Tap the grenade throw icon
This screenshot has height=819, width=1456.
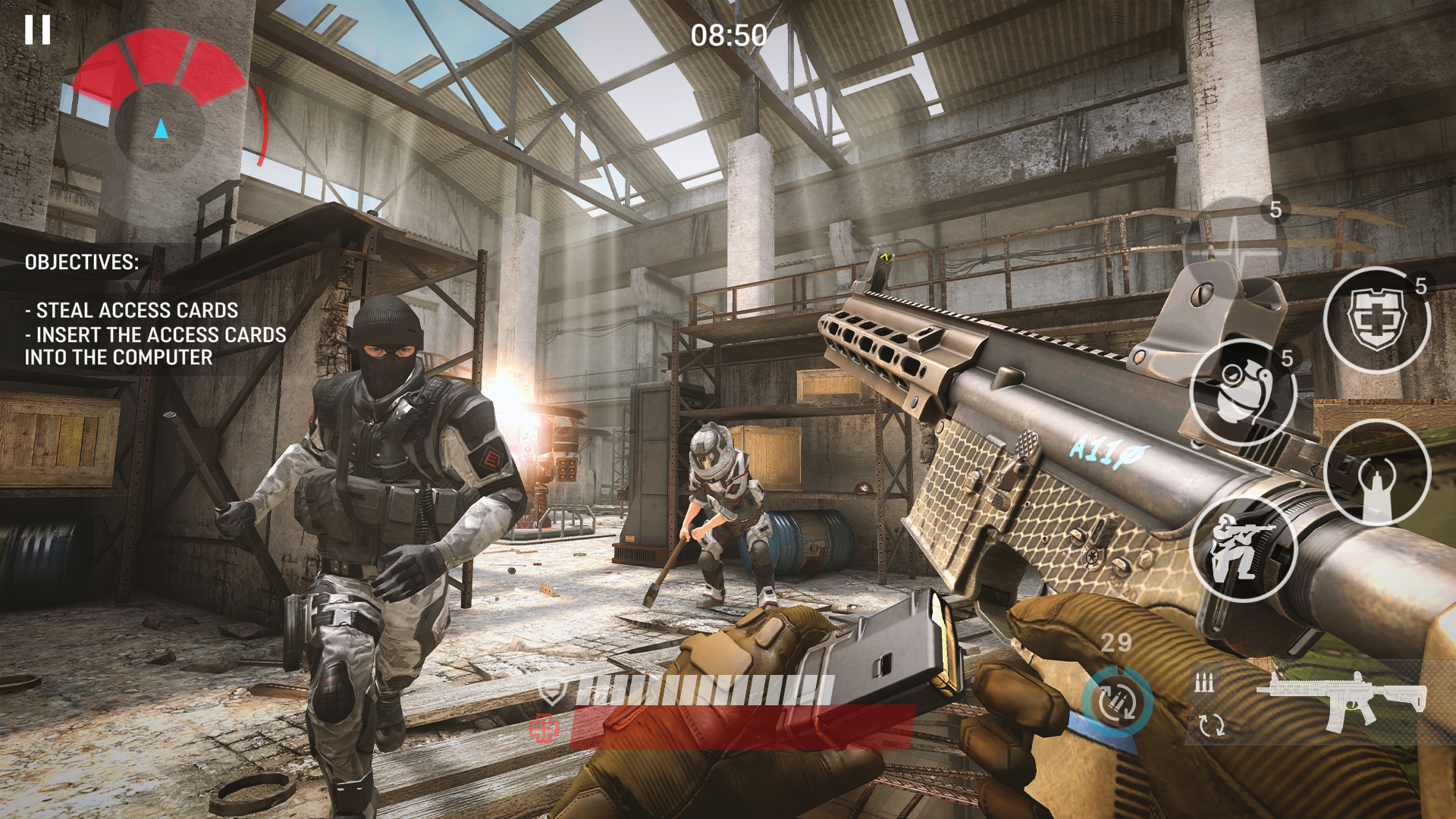tap(1243, 391)
